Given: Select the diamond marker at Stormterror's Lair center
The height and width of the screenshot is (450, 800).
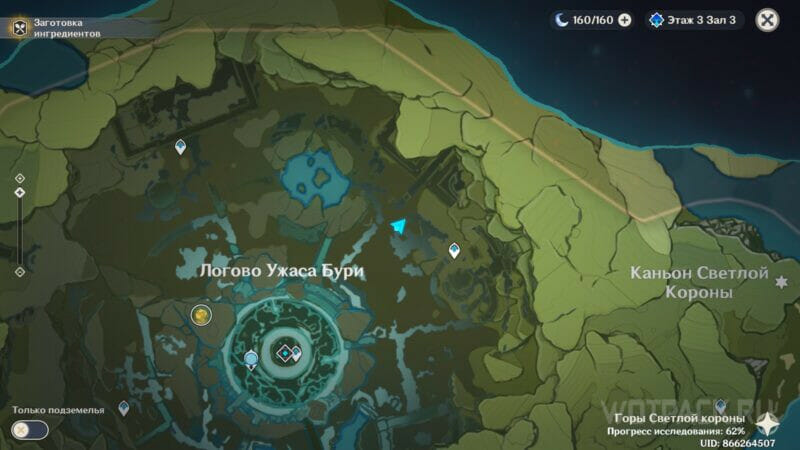Looking at the screenshot, I should click(x=286, y=353).
